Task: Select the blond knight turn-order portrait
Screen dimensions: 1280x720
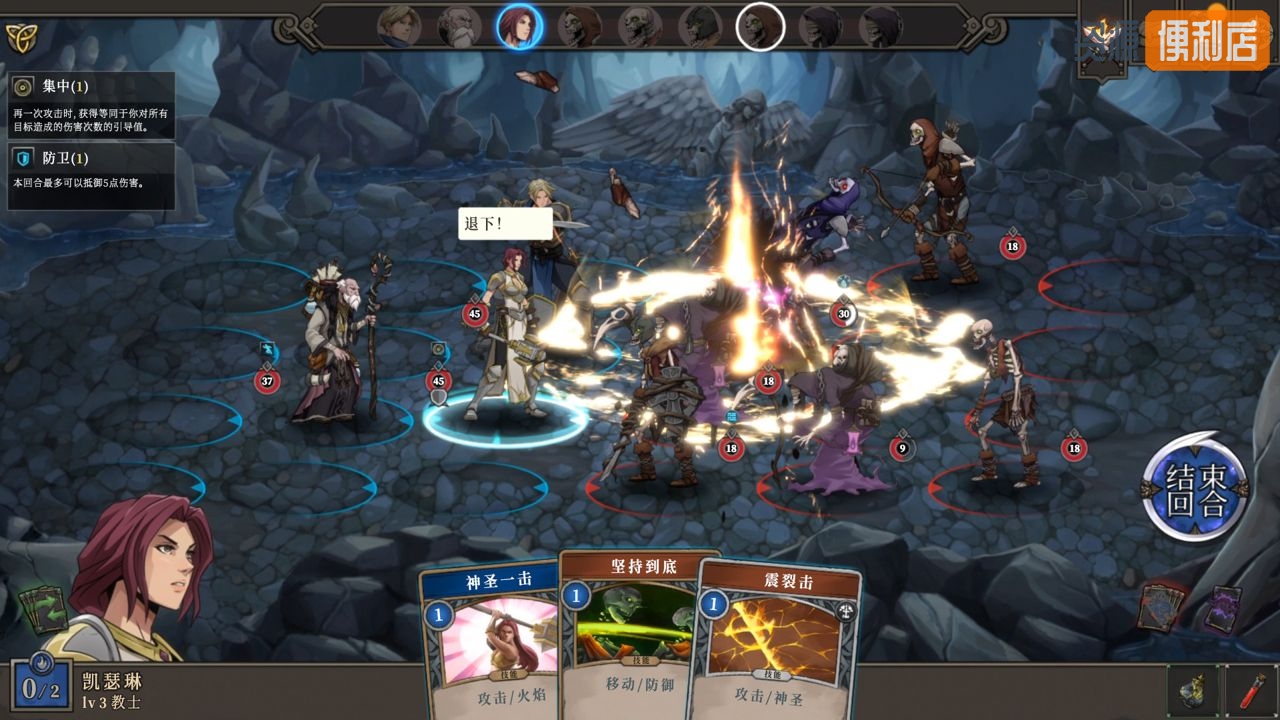Action: 399,27
